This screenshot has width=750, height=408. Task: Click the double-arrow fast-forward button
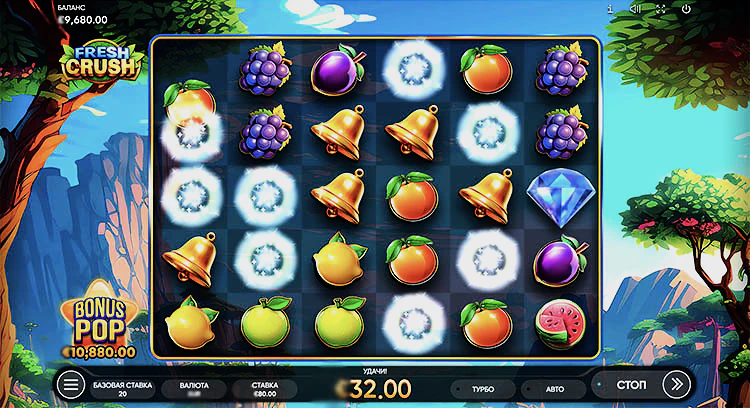coord(677,384)
